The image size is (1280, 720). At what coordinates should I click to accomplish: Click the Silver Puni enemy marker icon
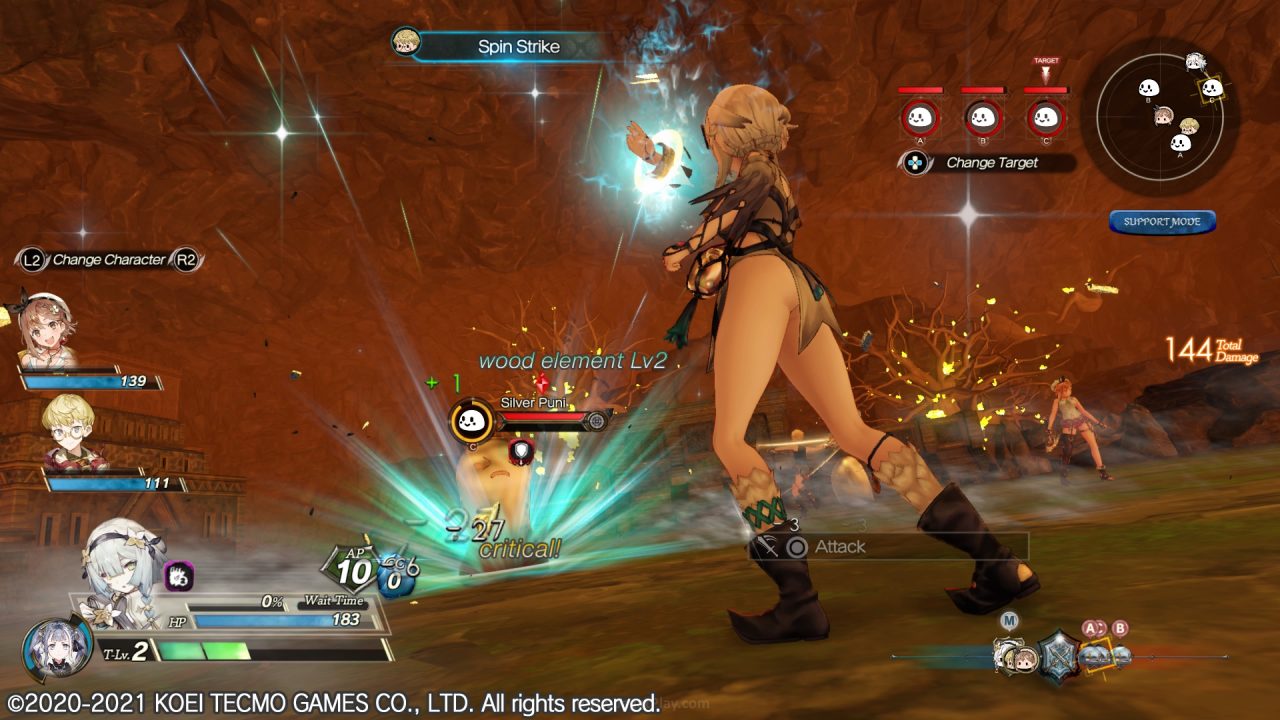pos(472,423)
